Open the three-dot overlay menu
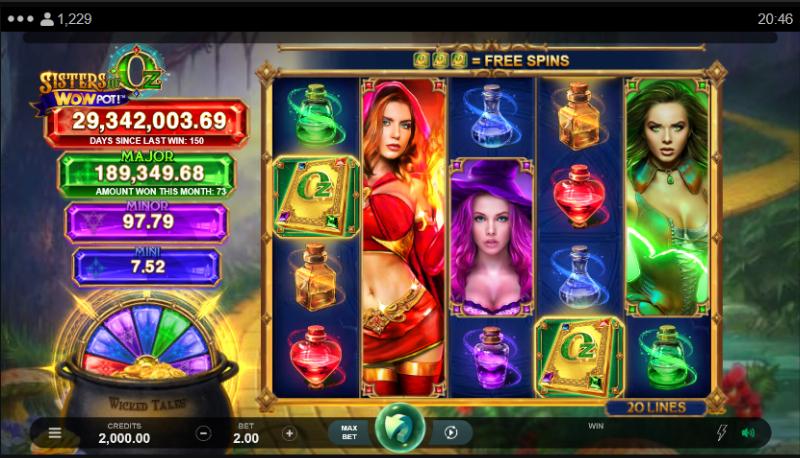 (x=19, y=18)
